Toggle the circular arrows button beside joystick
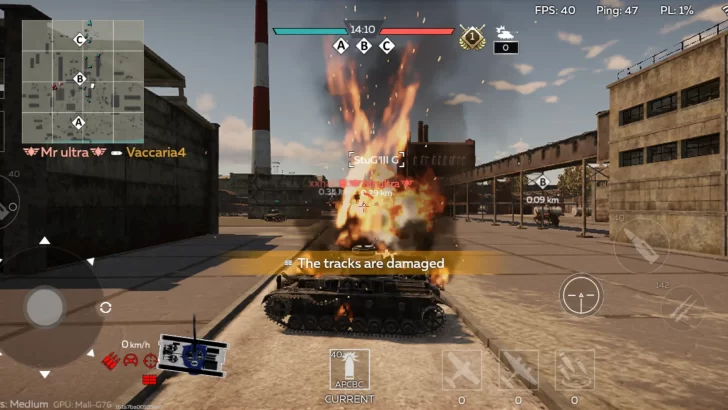This screenshot has height=410, width=728. [x=106, y=308]
